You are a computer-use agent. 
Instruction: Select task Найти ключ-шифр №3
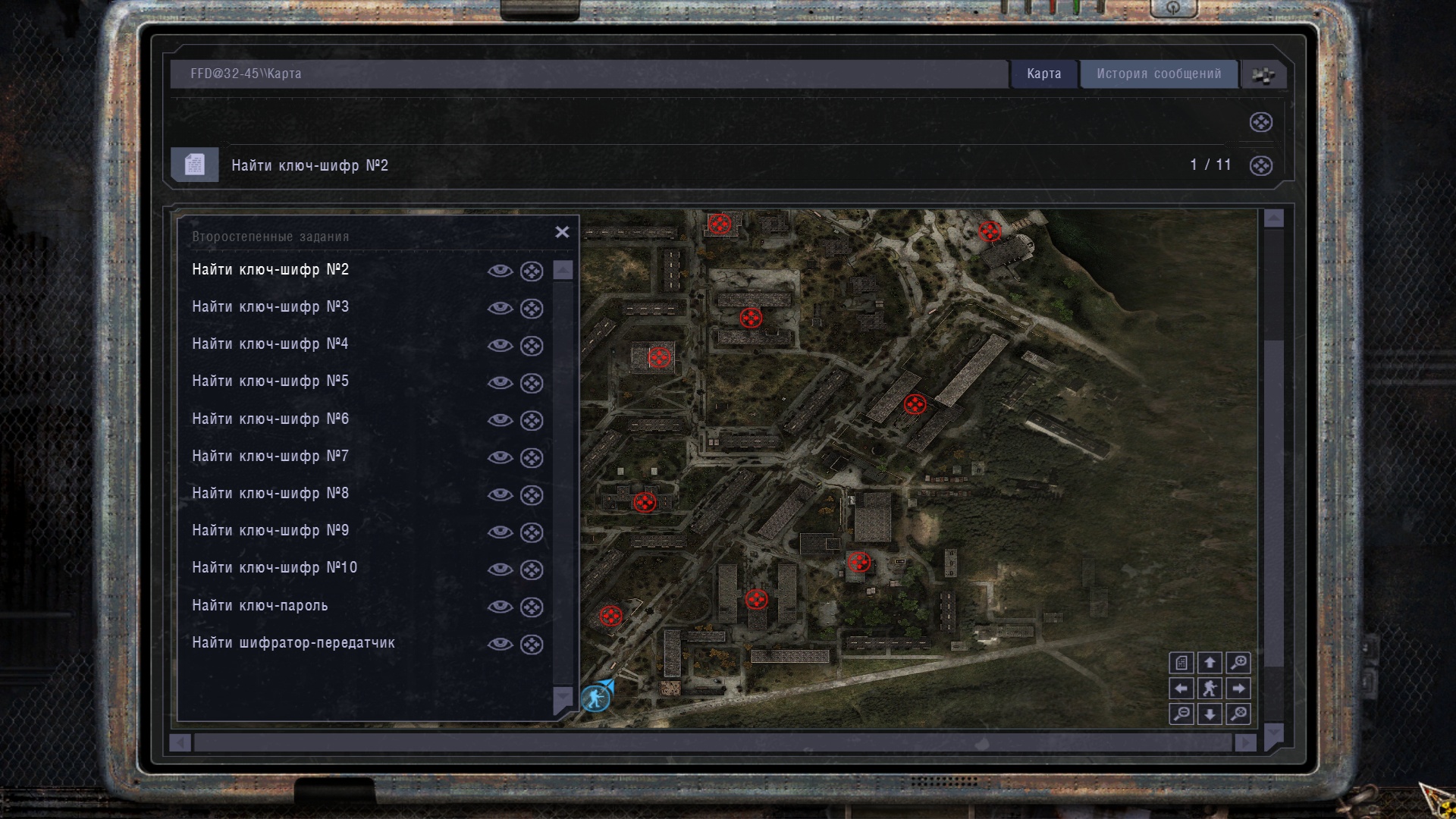point(270,307)
